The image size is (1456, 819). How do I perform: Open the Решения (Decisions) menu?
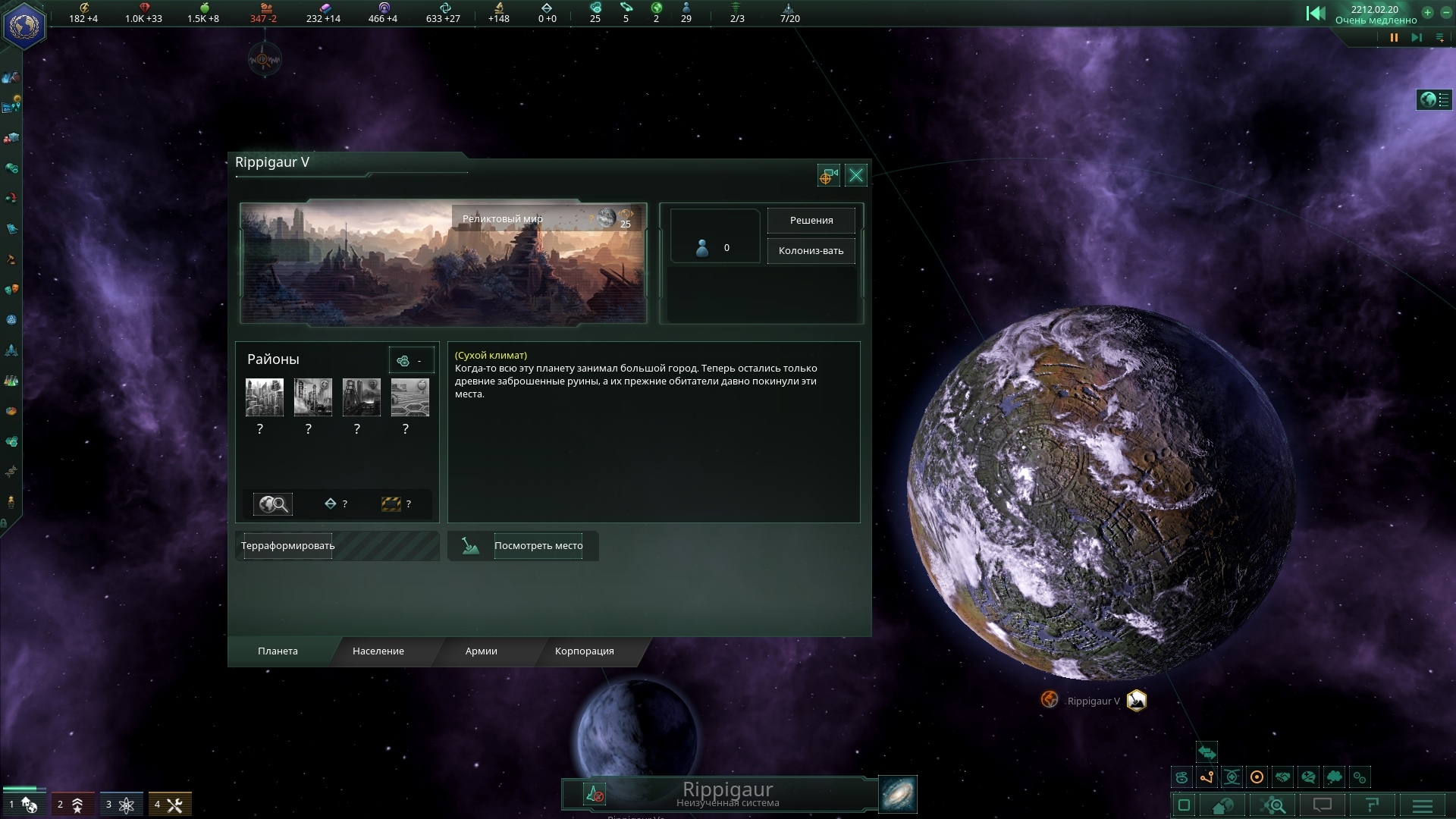point(811,221)
